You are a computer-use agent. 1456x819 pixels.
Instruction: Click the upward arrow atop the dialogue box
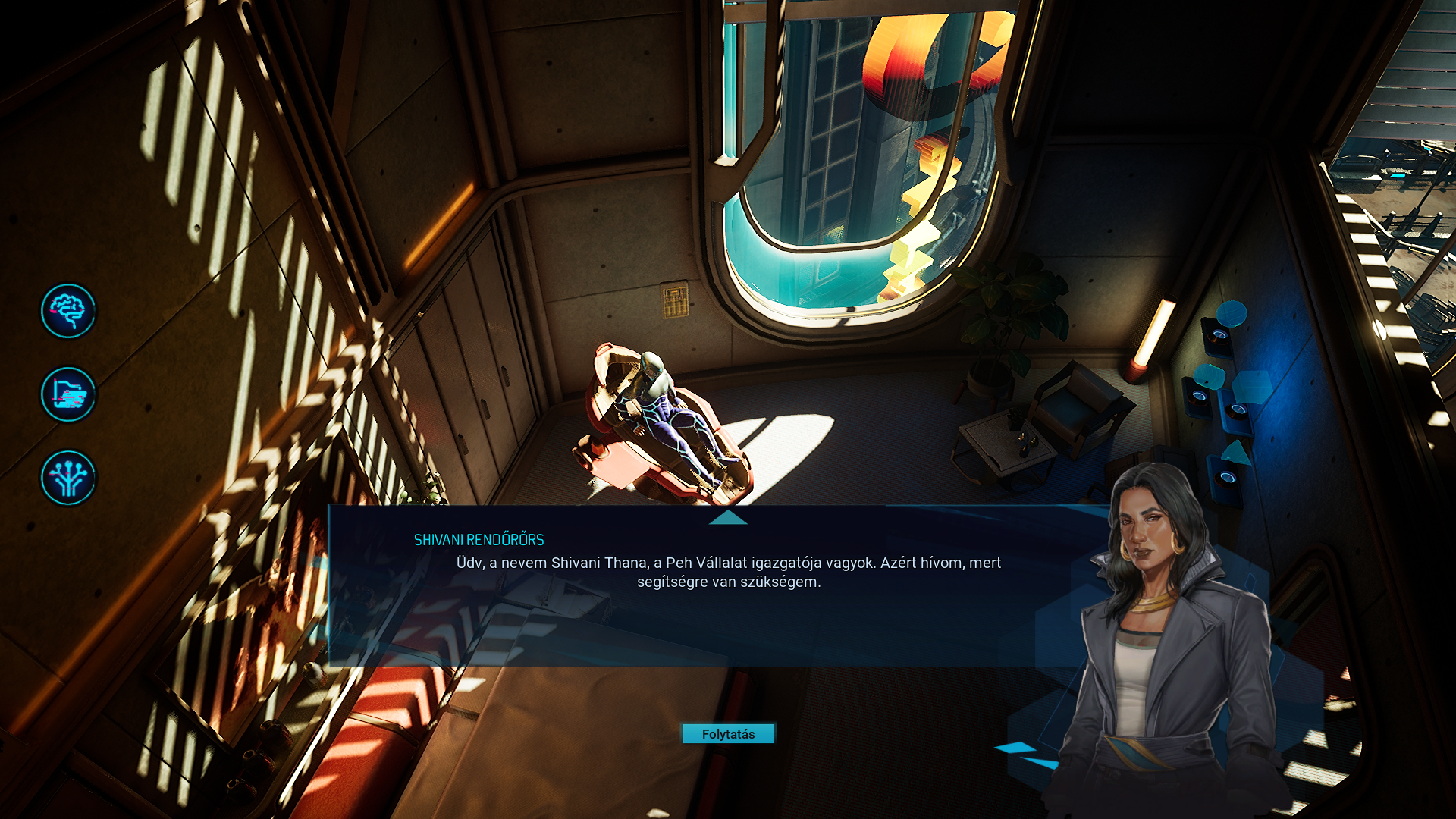tap(728, 517)
